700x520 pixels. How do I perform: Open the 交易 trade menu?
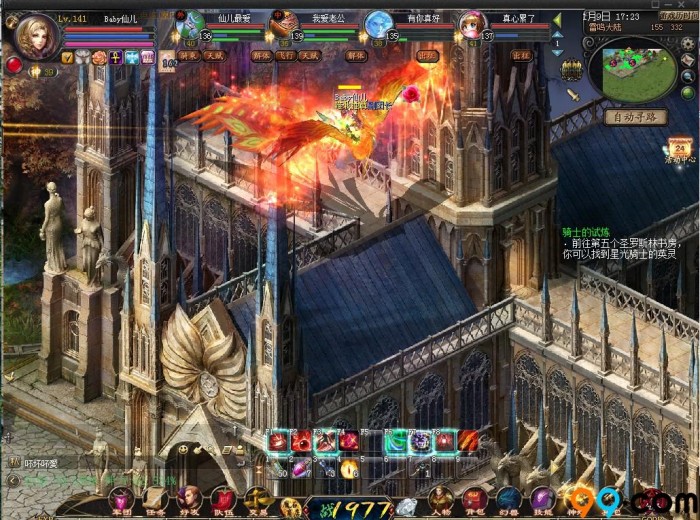click(257, 498)
